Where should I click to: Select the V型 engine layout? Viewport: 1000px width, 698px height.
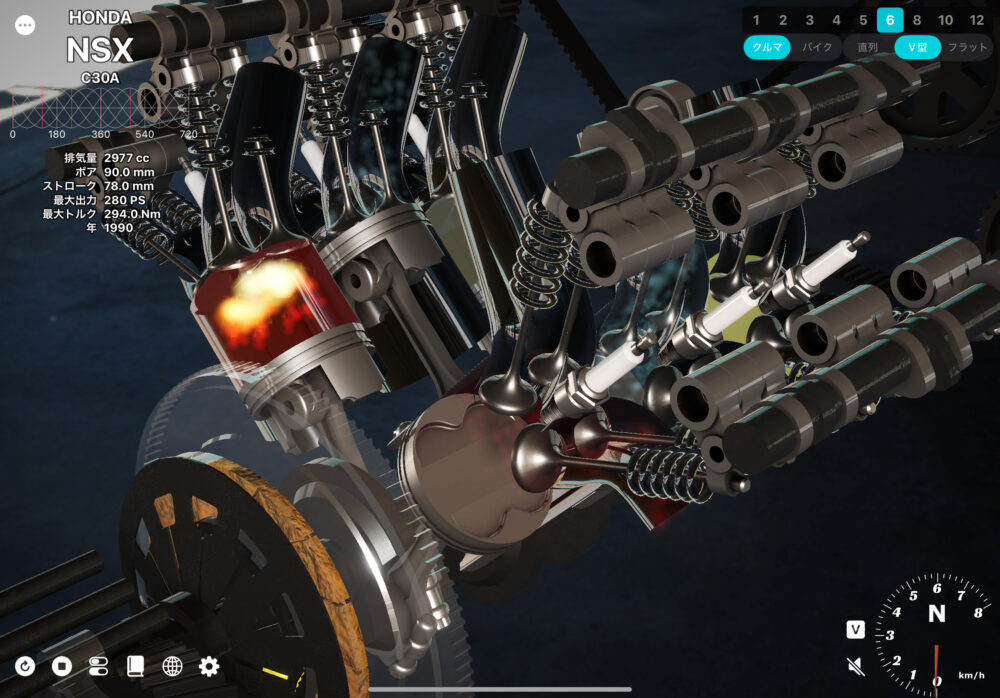pos(917,47)
